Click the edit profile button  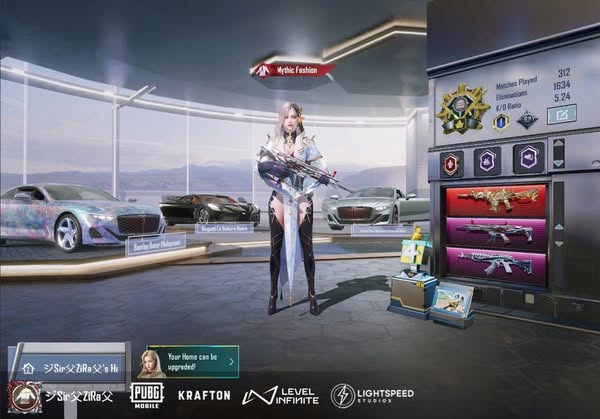tap(561, 115)
